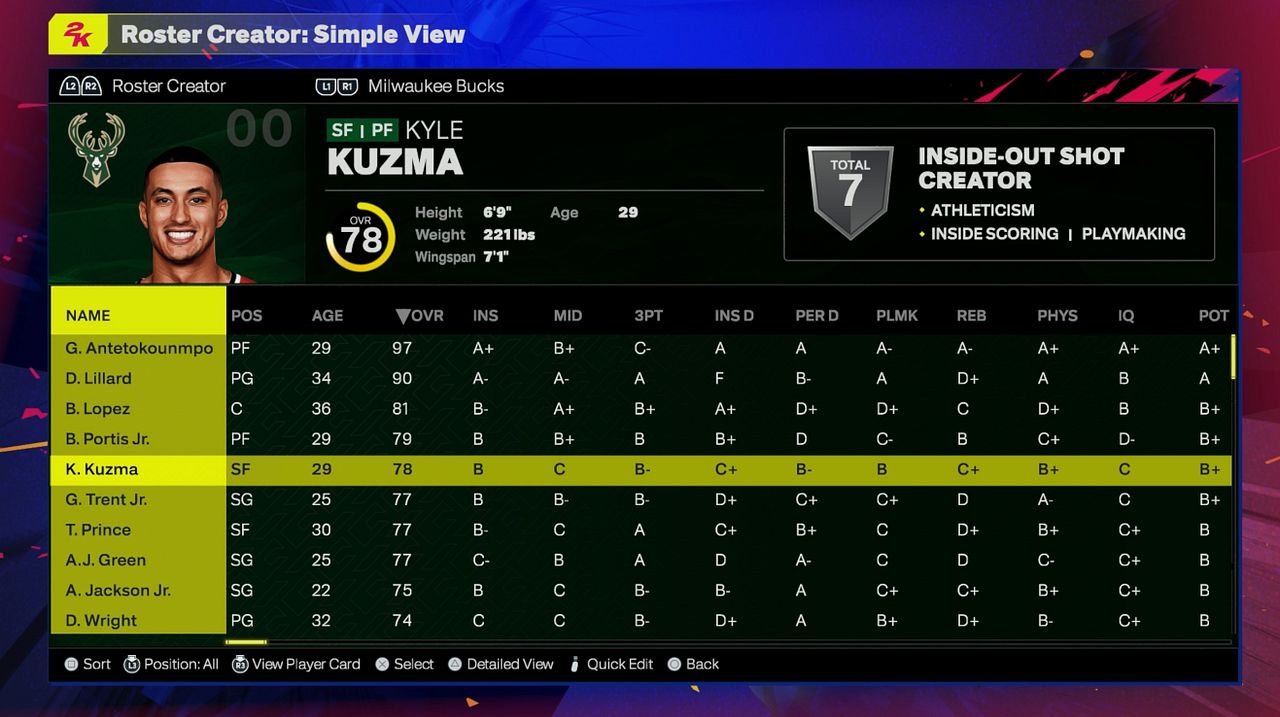Screen dimensions: 1280x717
Task: Sort the roster by OVR column header
Action: tap(419, 315)
